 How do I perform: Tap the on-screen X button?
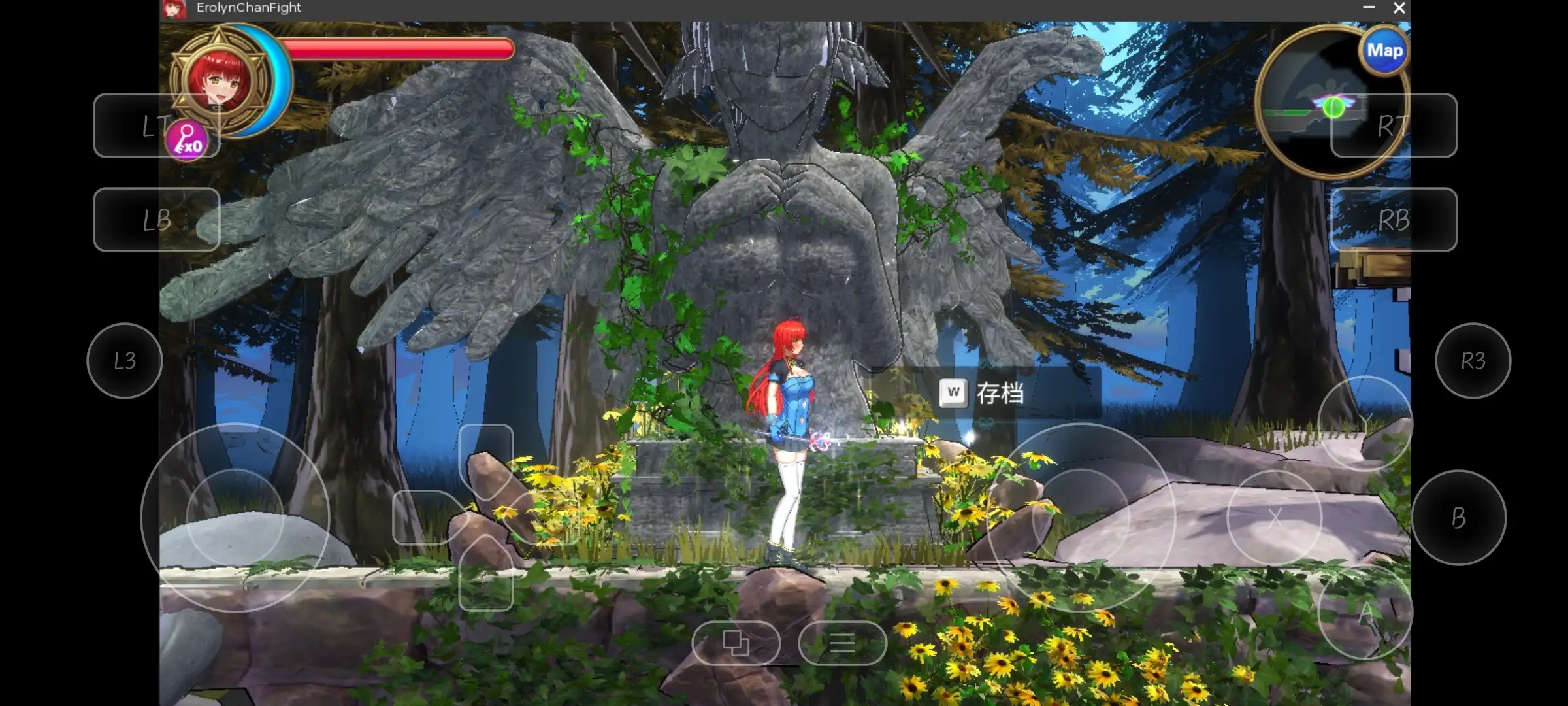1274,518
